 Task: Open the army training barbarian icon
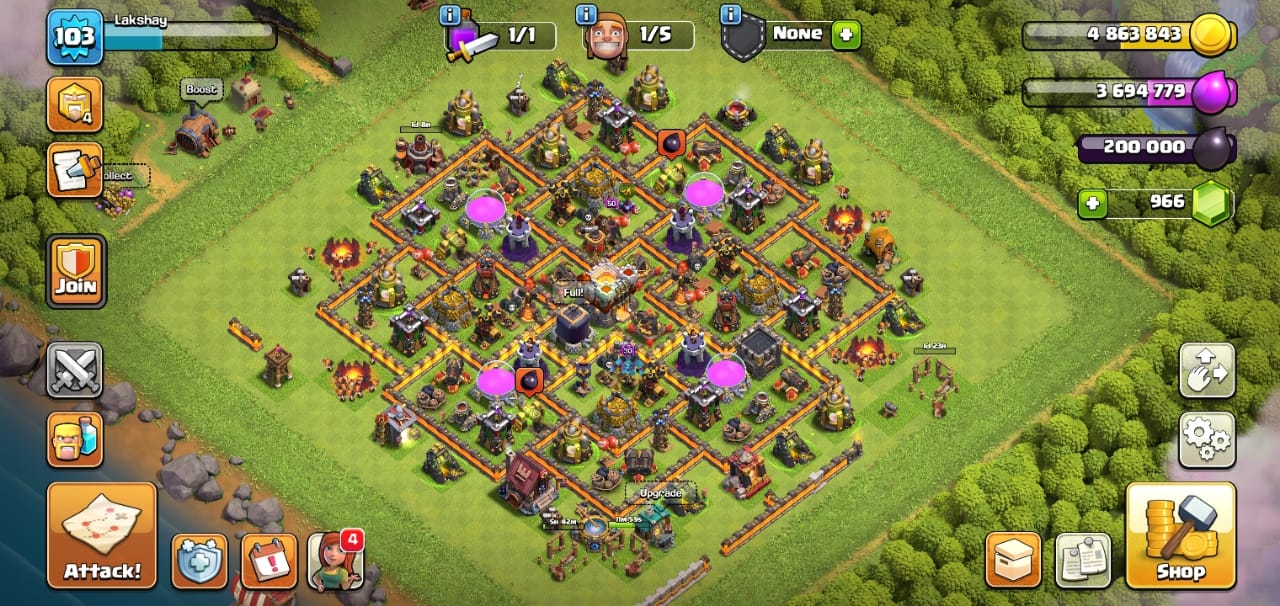click(x=75, y=439)
